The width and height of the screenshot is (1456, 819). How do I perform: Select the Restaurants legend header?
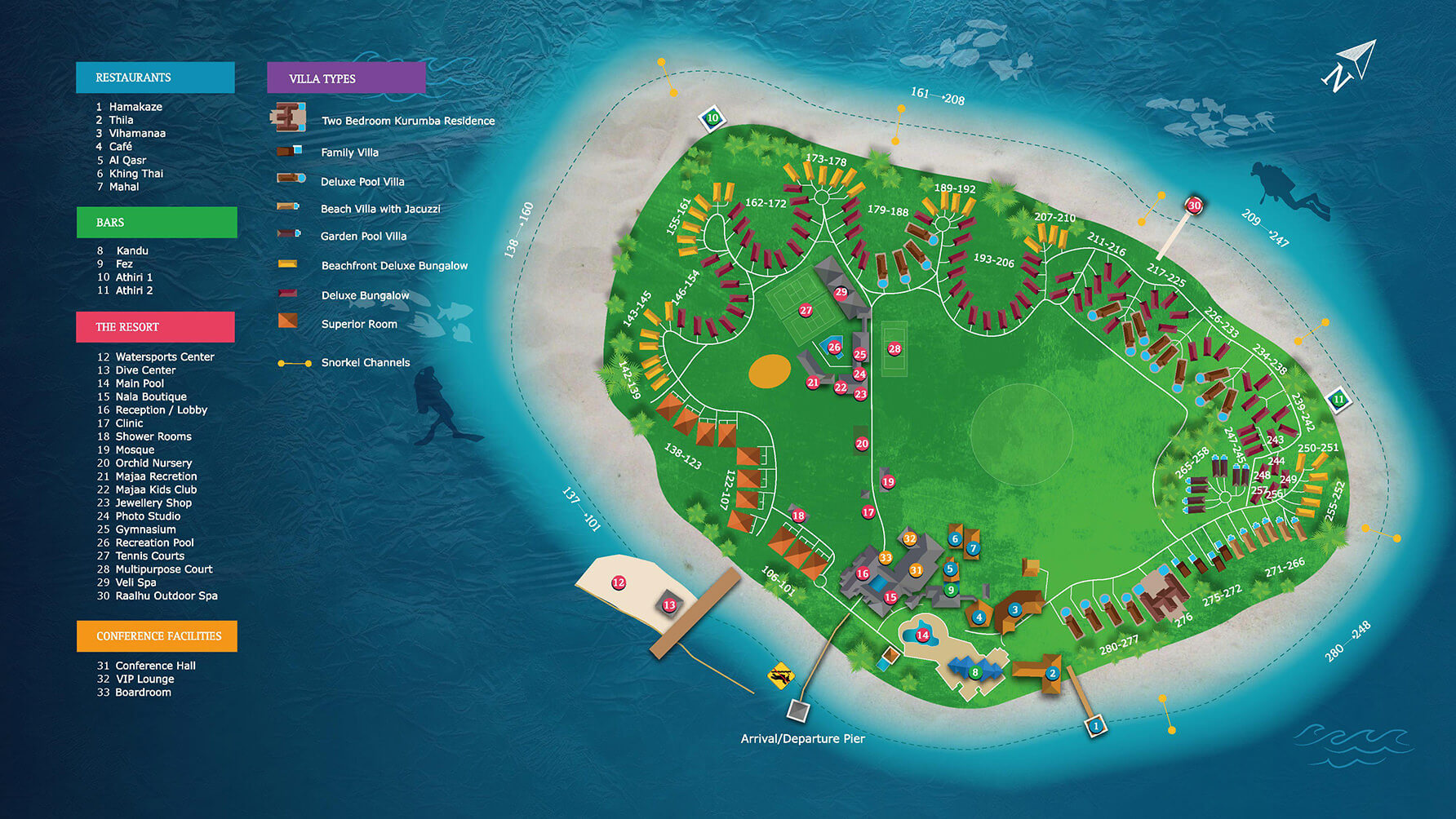pos(155,77)
